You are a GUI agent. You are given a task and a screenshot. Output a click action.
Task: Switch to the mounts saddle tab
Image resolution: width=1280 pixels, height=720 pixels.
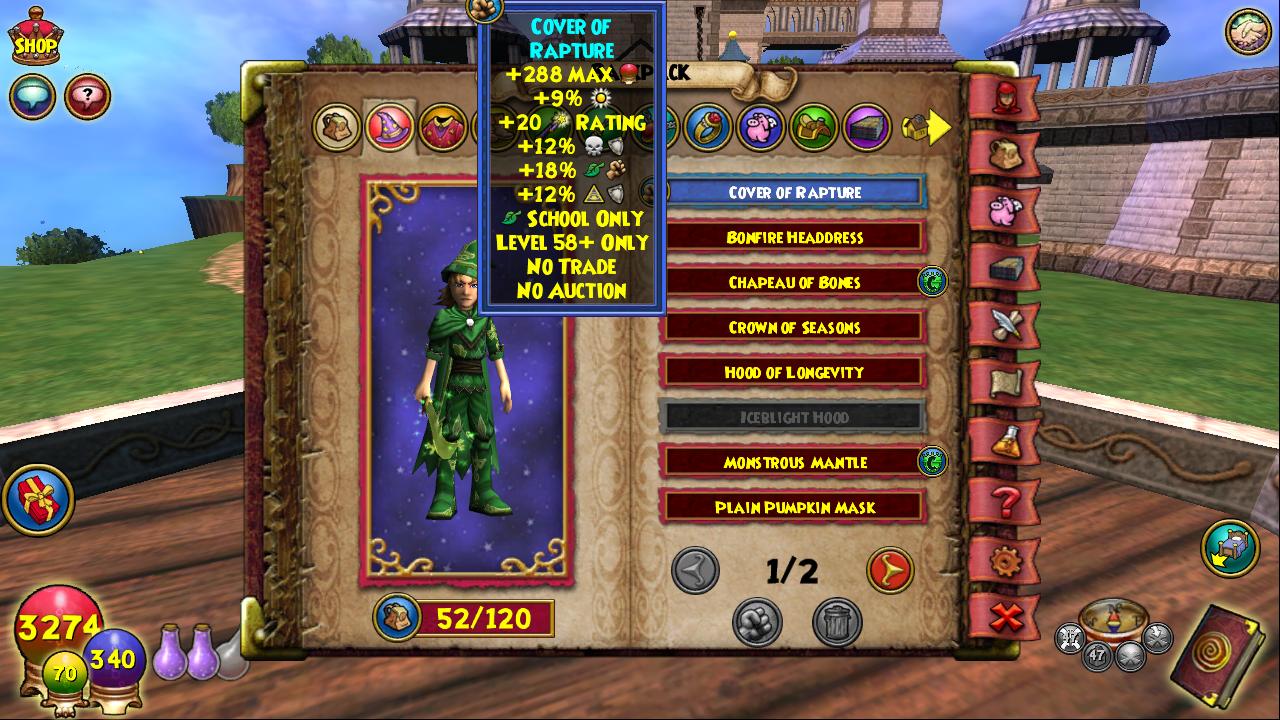click(813, 127)
